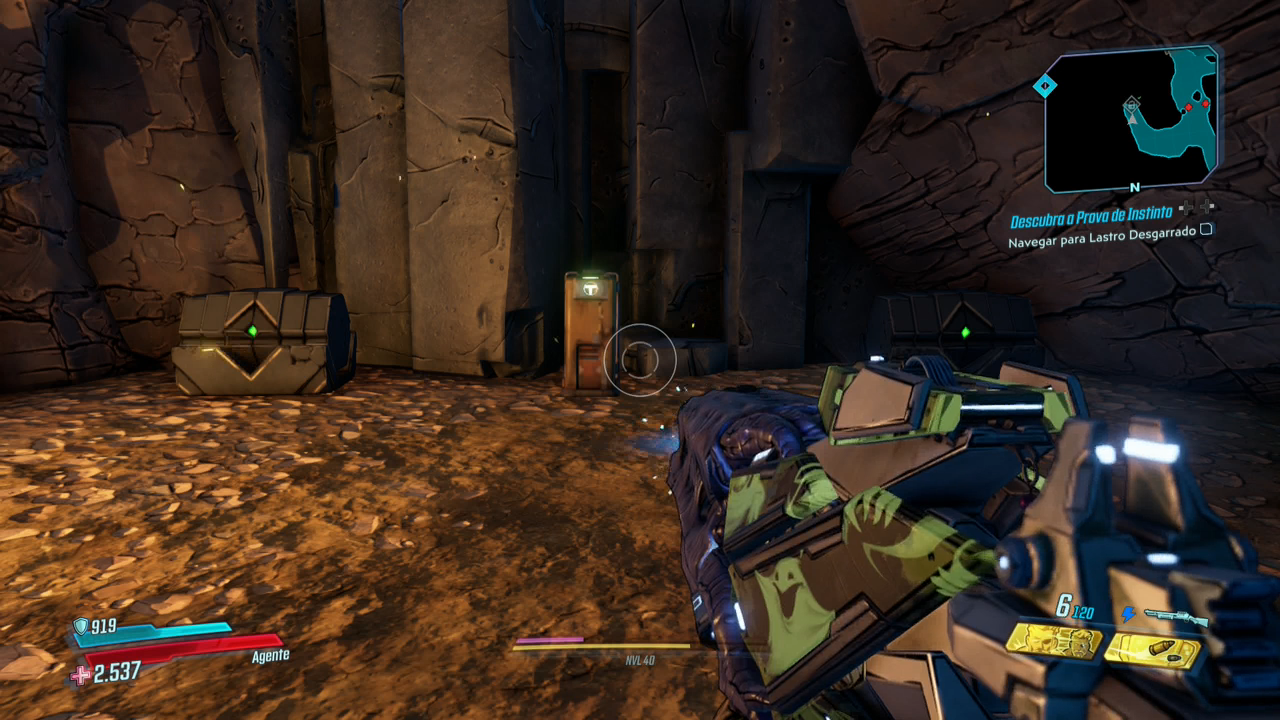Click the blue lightning shock element icon
The image size is (1280, 720).
[x=1128, y=615]
